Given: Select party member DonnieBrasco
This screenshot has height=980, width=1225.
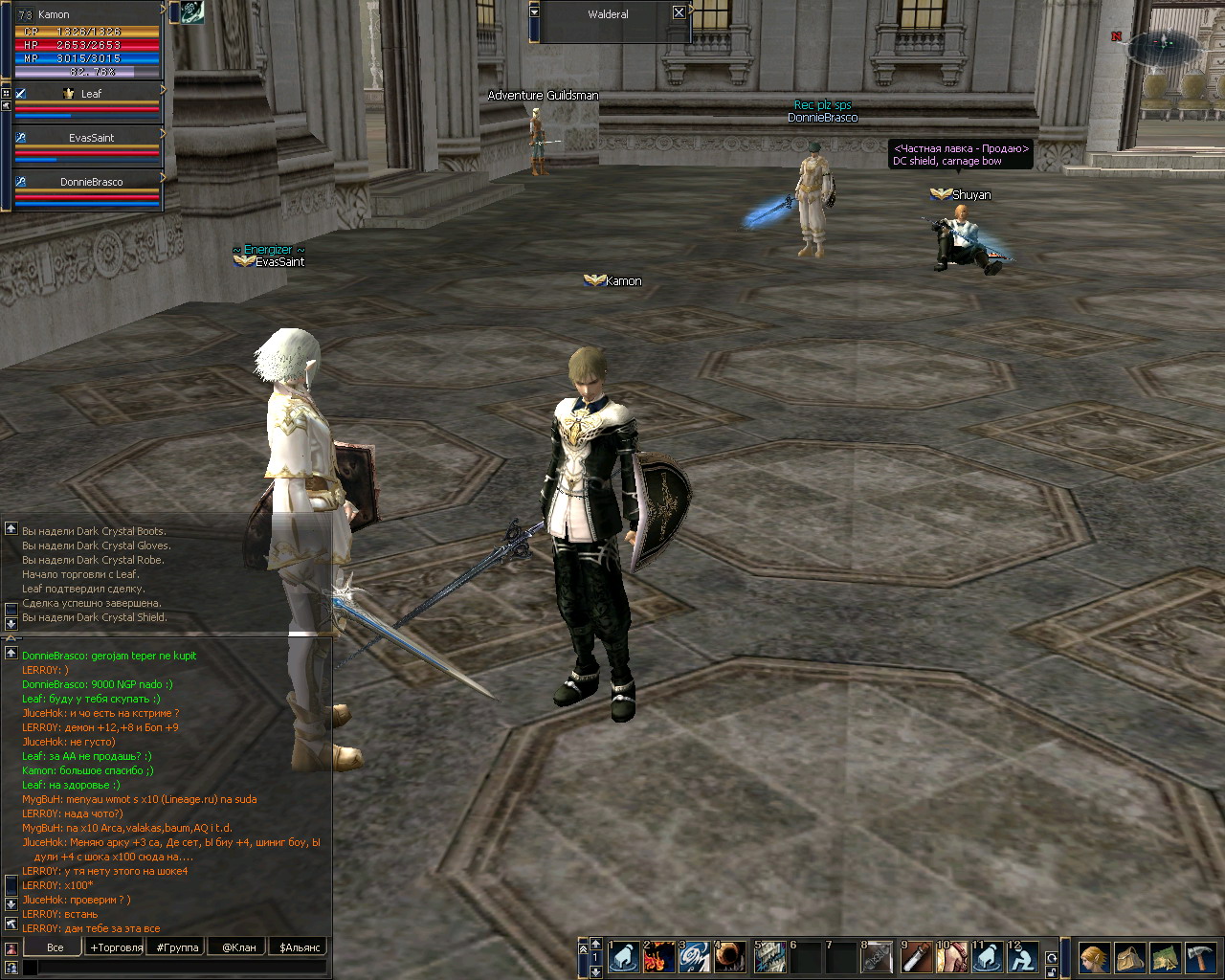Looking at the screenshot, I should coord(91,182).
